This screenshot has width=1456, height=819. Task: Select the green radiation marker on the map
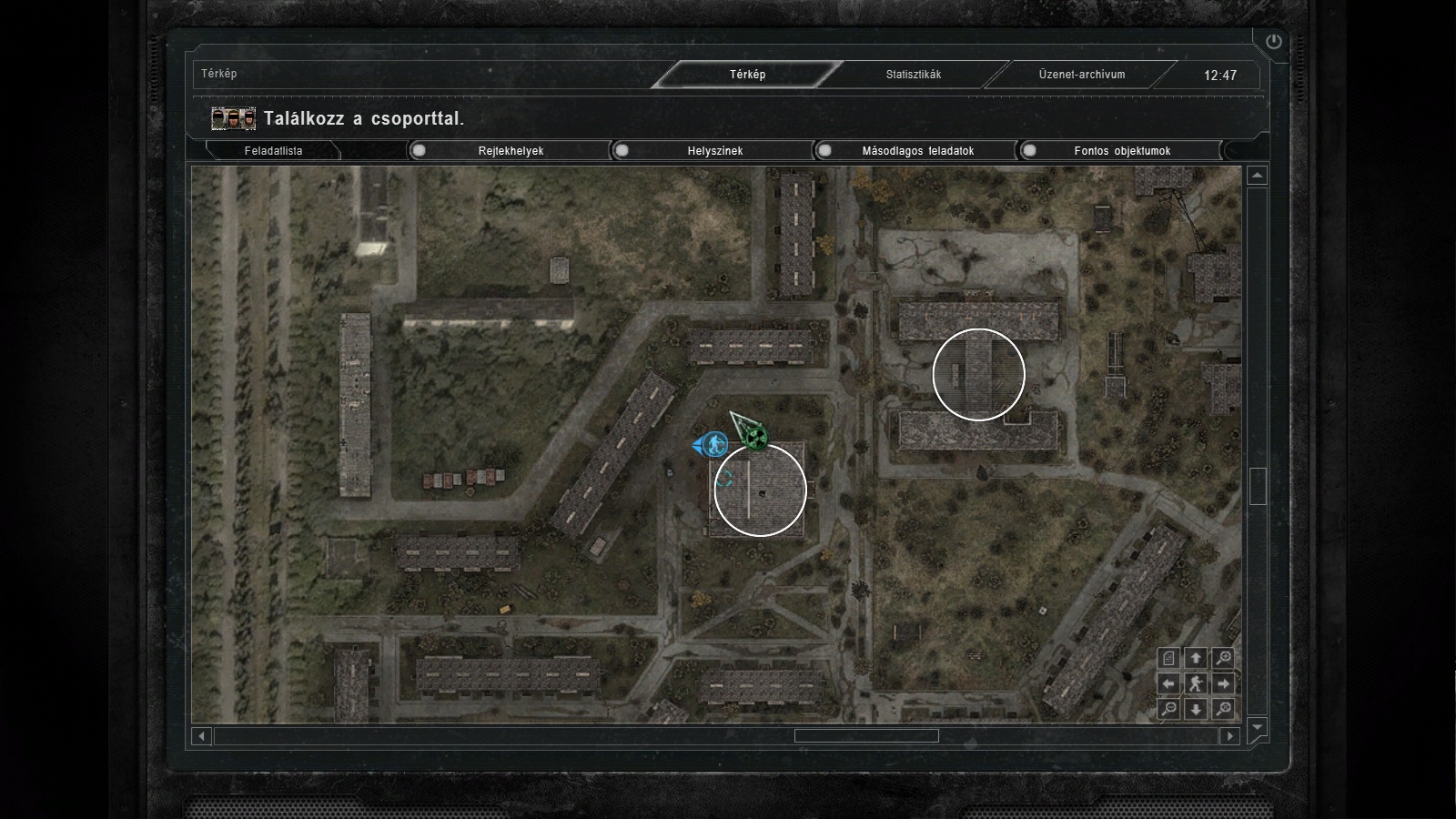click(755, 440)
